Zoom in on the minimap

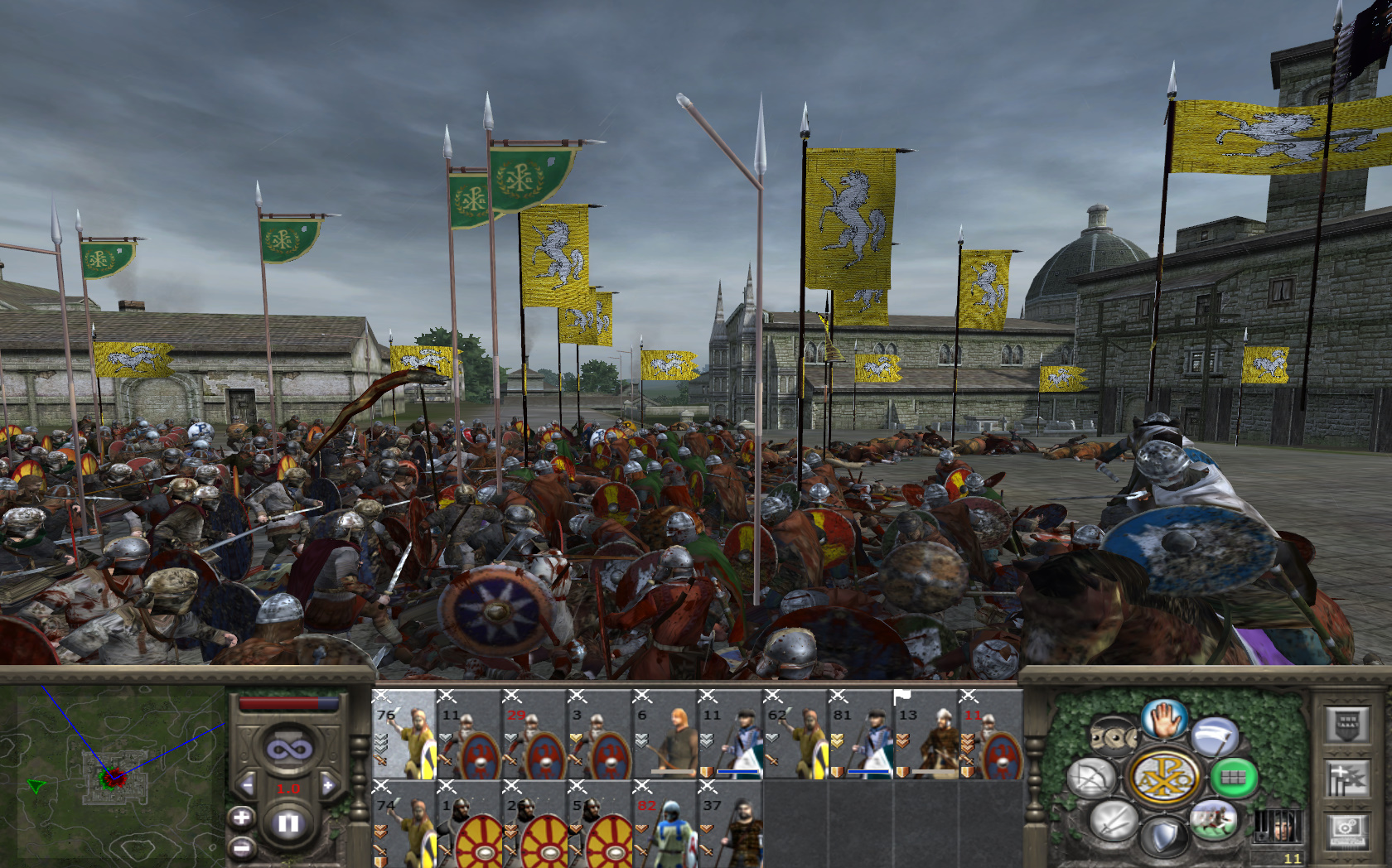click(241, 818)
